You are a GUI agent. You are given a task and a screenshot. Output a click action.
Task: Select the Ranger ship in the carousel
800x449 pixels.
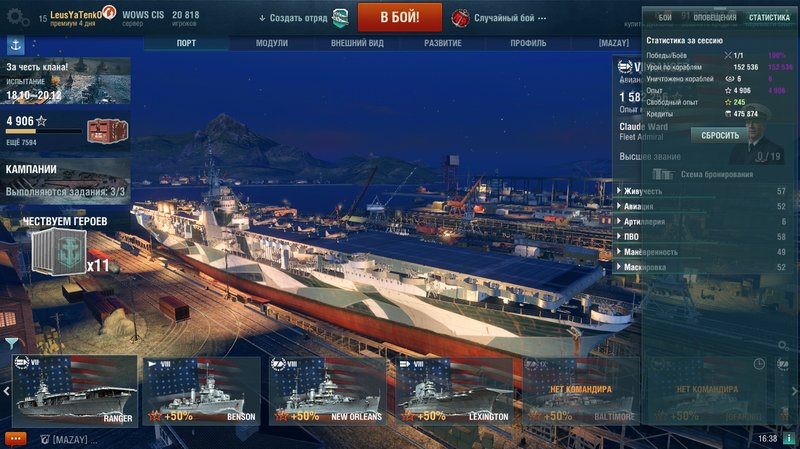75,391
